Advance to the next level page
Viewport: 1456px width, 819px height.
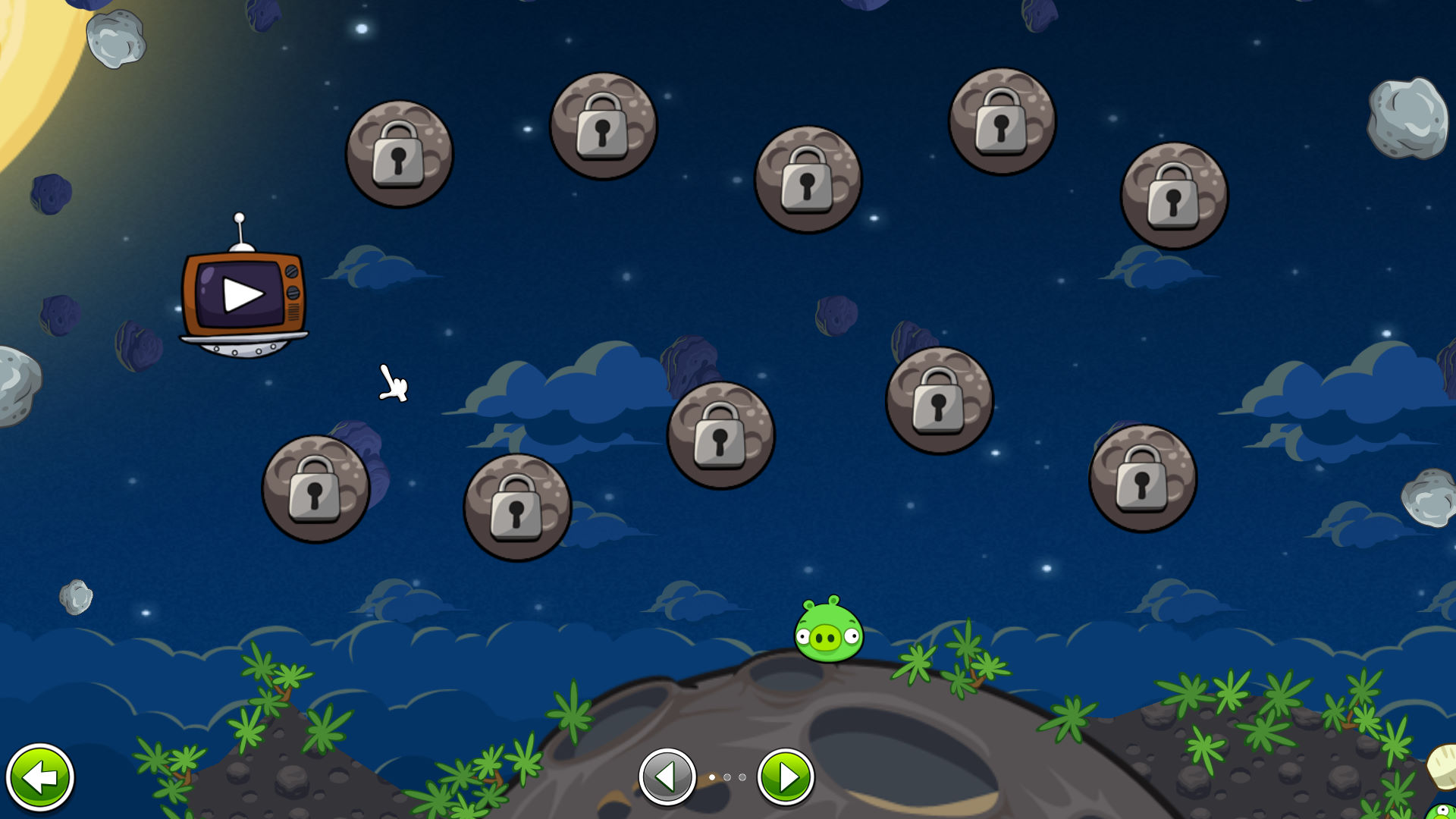click(786, 777)
